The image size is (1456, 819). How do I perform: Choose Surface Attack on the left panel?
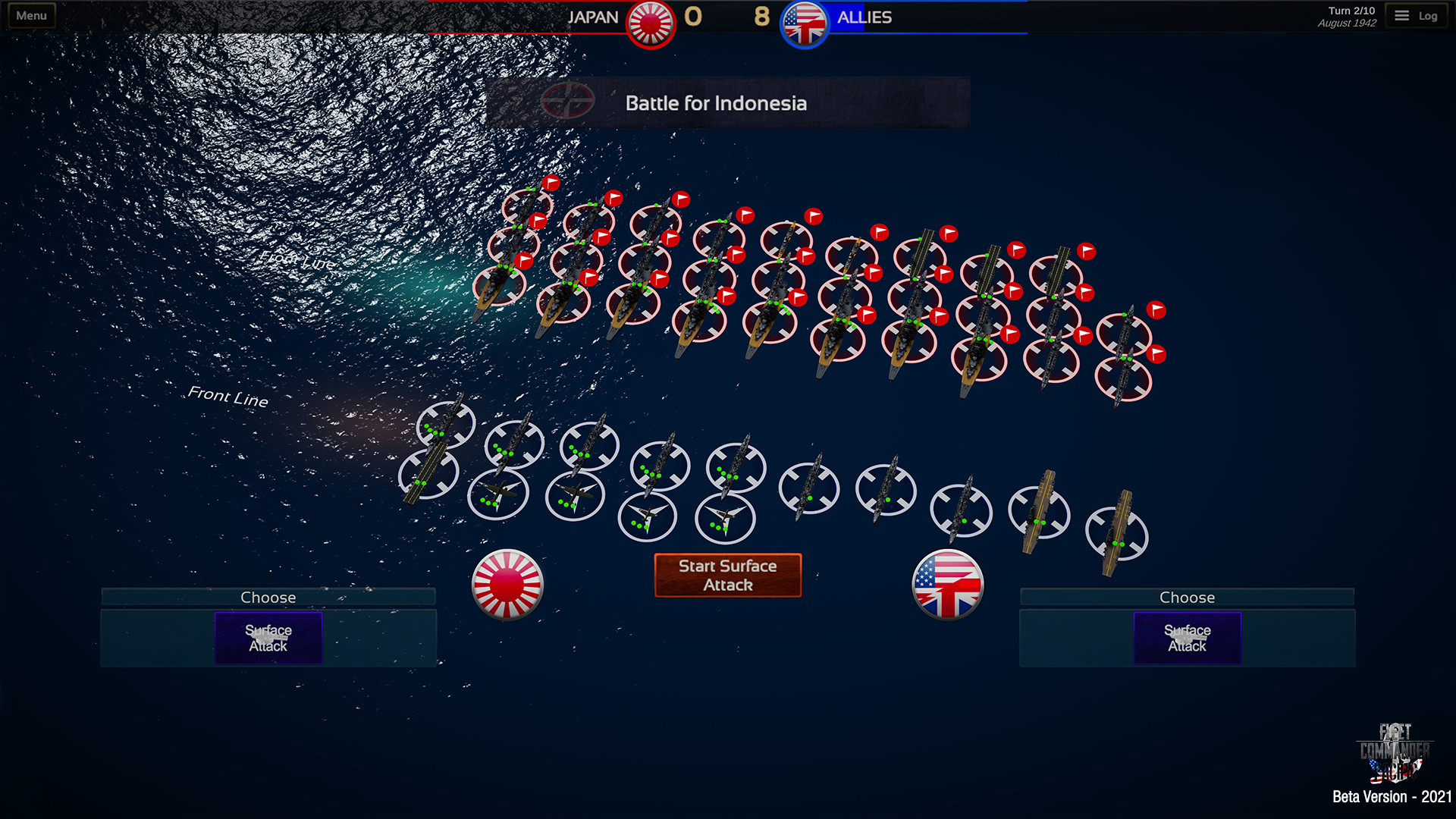(x=268, y=637)
